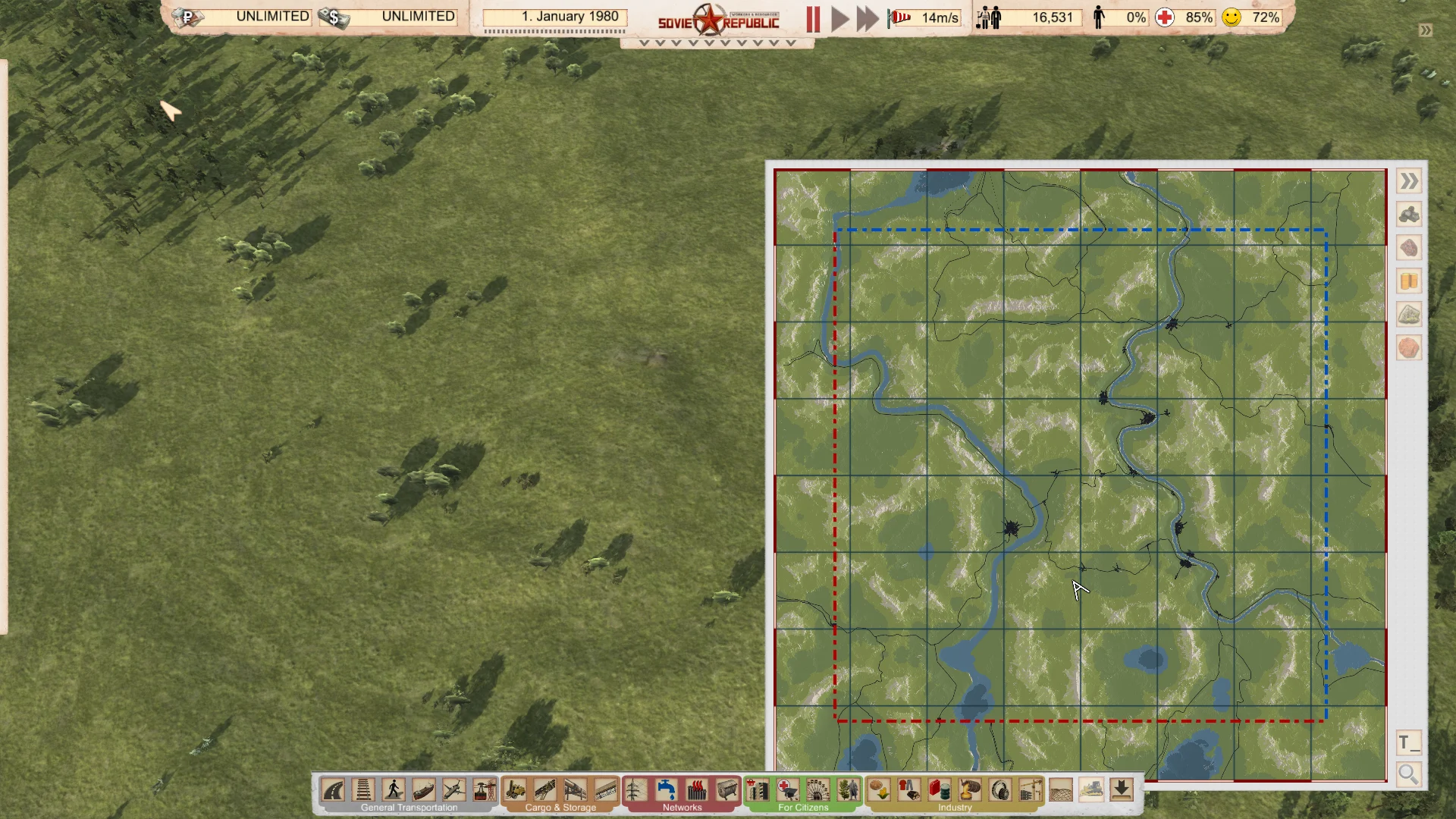
Task: Collapse the resource overlay sidebar with the chevron
Action: [x=1408, y=180]
